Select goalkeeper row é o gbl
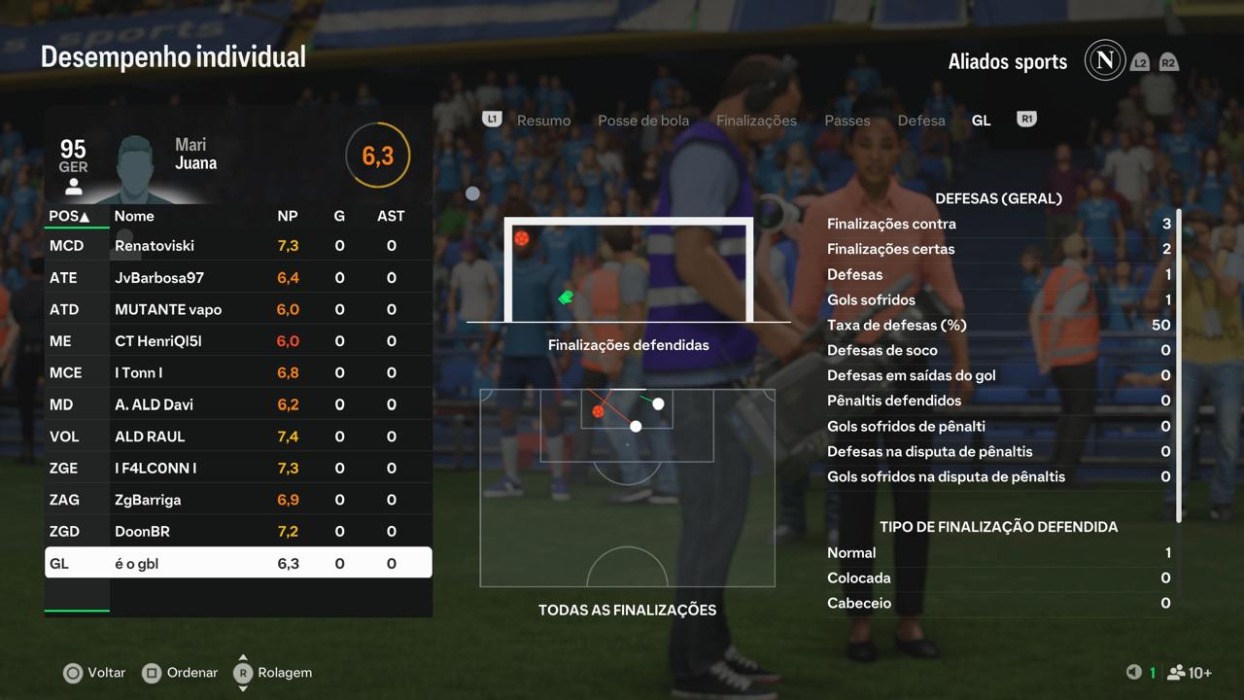This screenshot has height=700, width=1244. (238, 563)
